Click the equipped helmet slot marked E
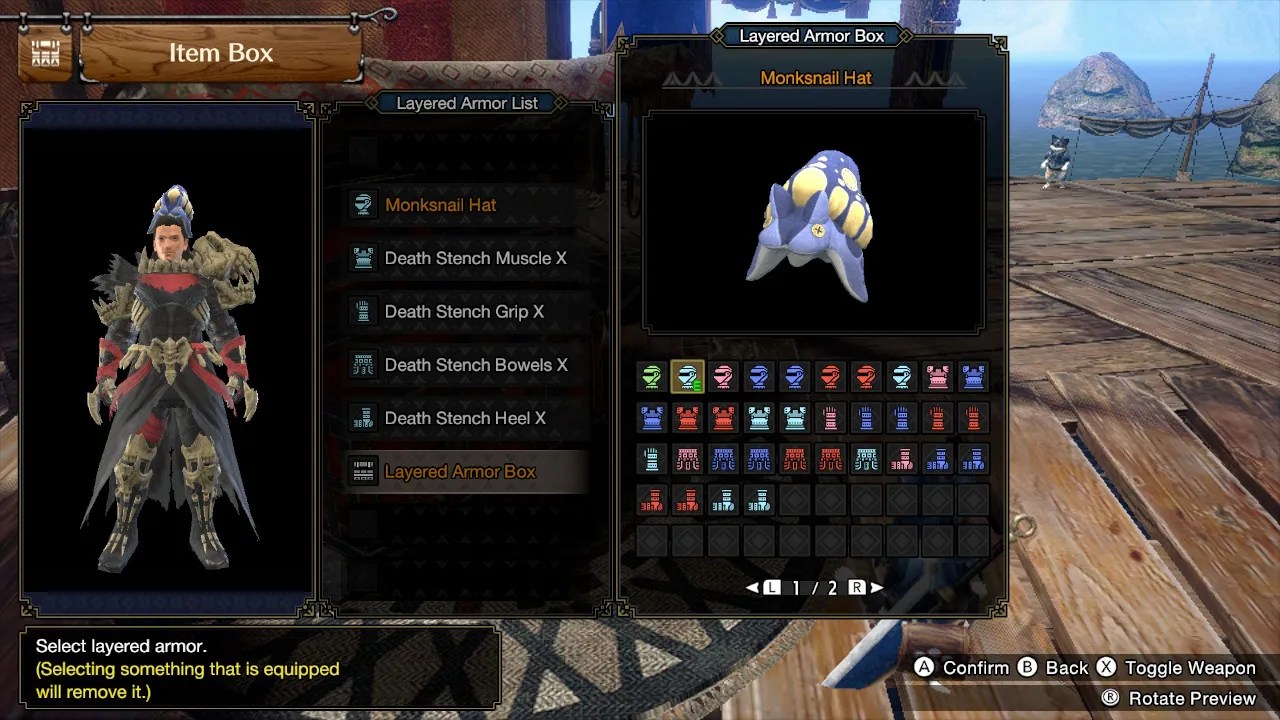 pos(688,377)
